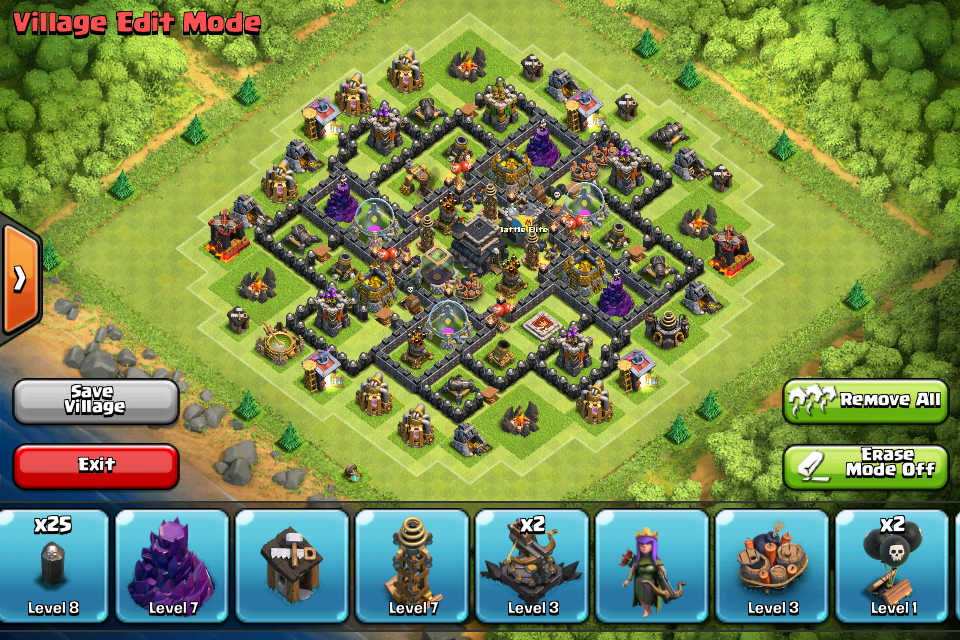Pick the purple crystal Level 7 storage
Viewport: 960px width, 640px height.
(173, 567)
